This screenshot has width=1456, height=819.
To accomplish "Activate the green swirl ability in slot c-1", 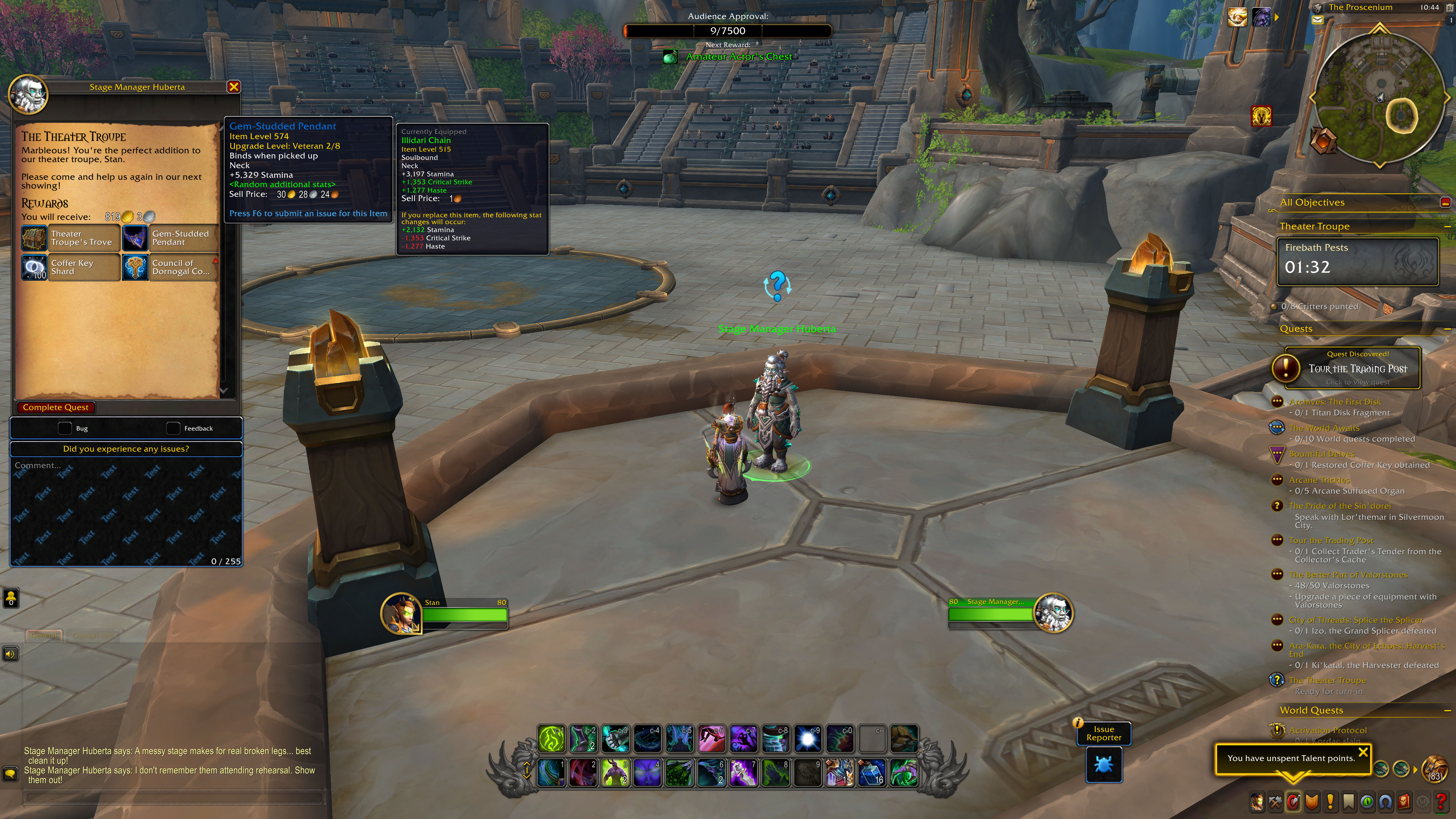I will click(551, 739).
